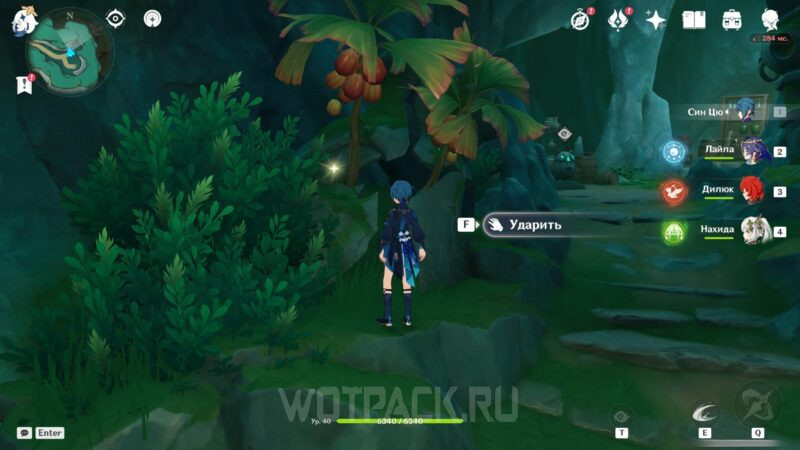Open the events compass icon

(580, 19)
